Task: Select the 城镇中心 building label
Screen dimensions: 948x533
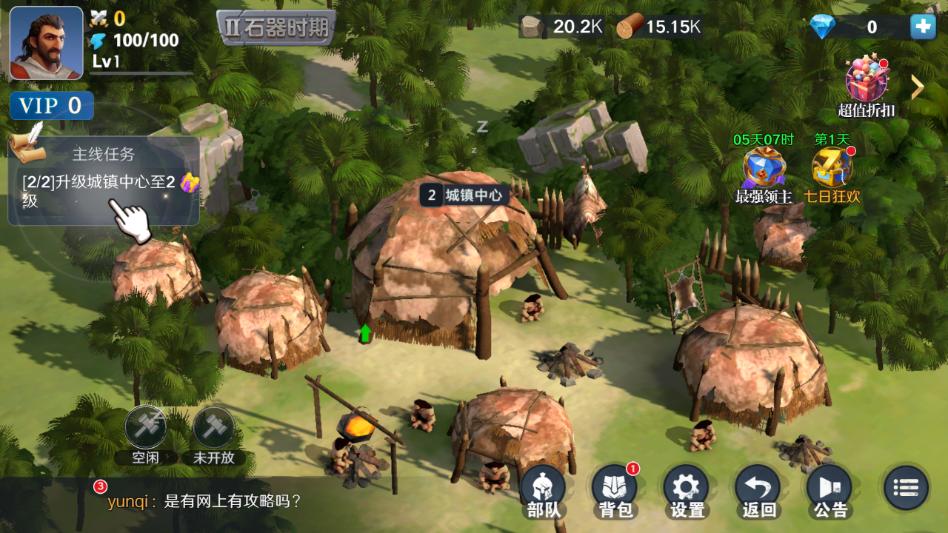Action: [463, 195]
